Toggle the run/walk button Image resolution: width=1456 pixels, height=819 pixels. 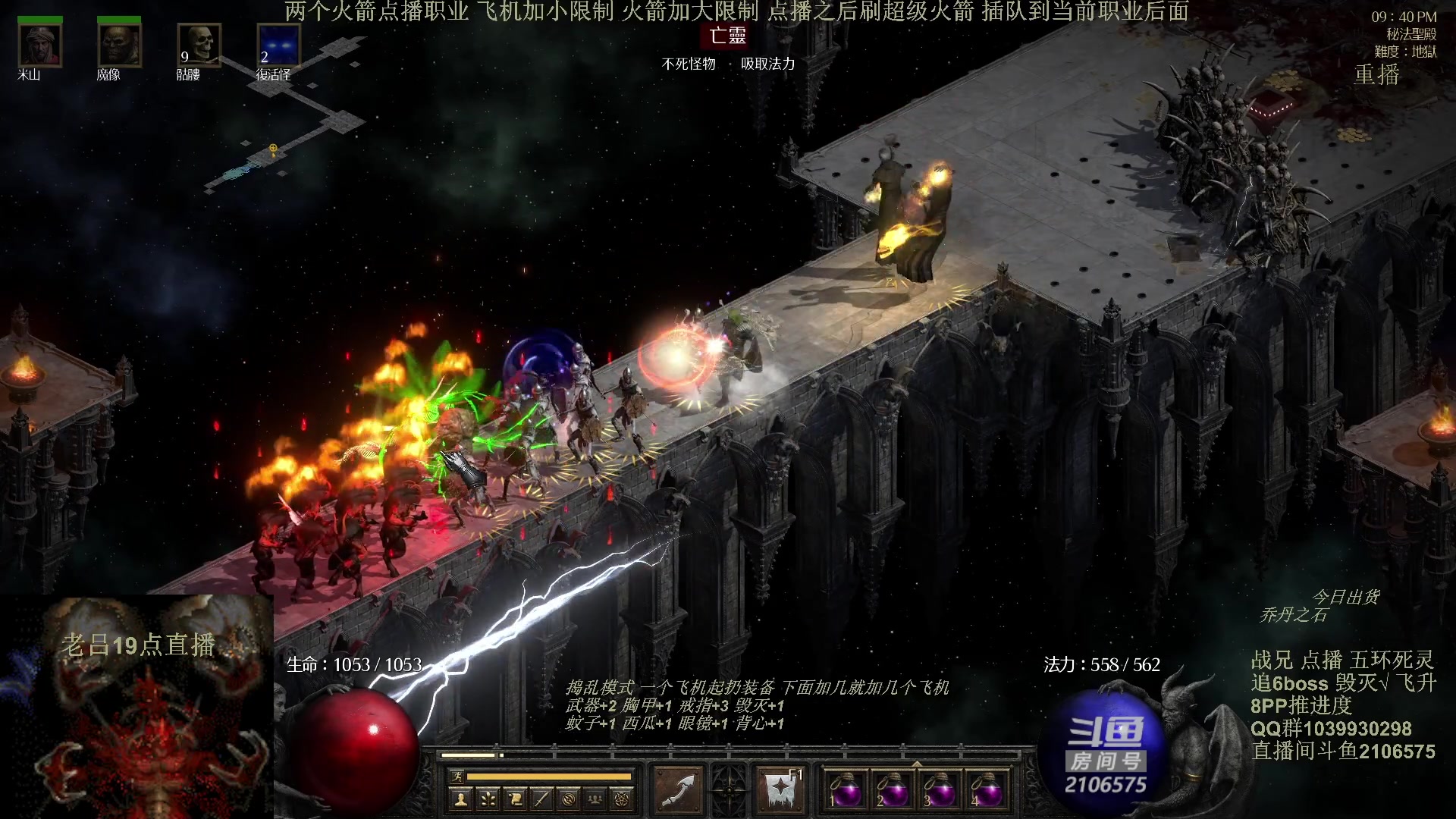click(457, 776)
